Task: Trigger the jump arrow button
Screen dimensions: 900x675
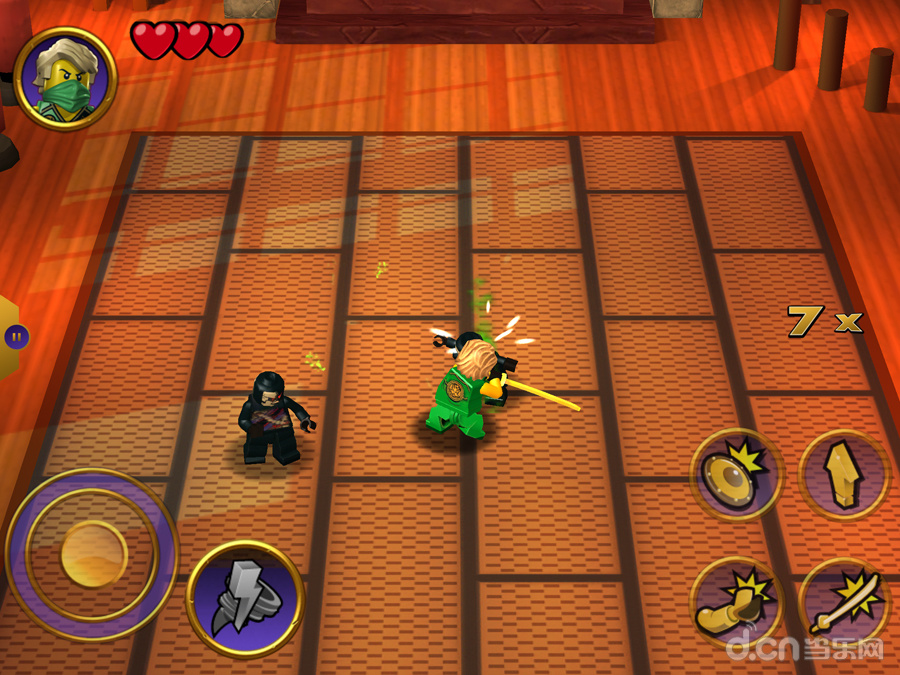Action: (843, 475)
